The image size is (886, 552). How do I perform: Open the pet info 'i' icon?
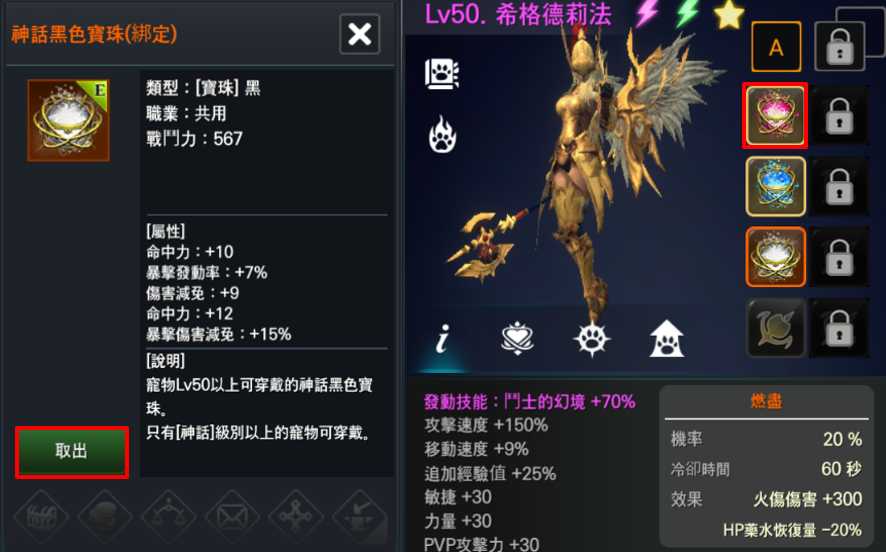(442, 339)
